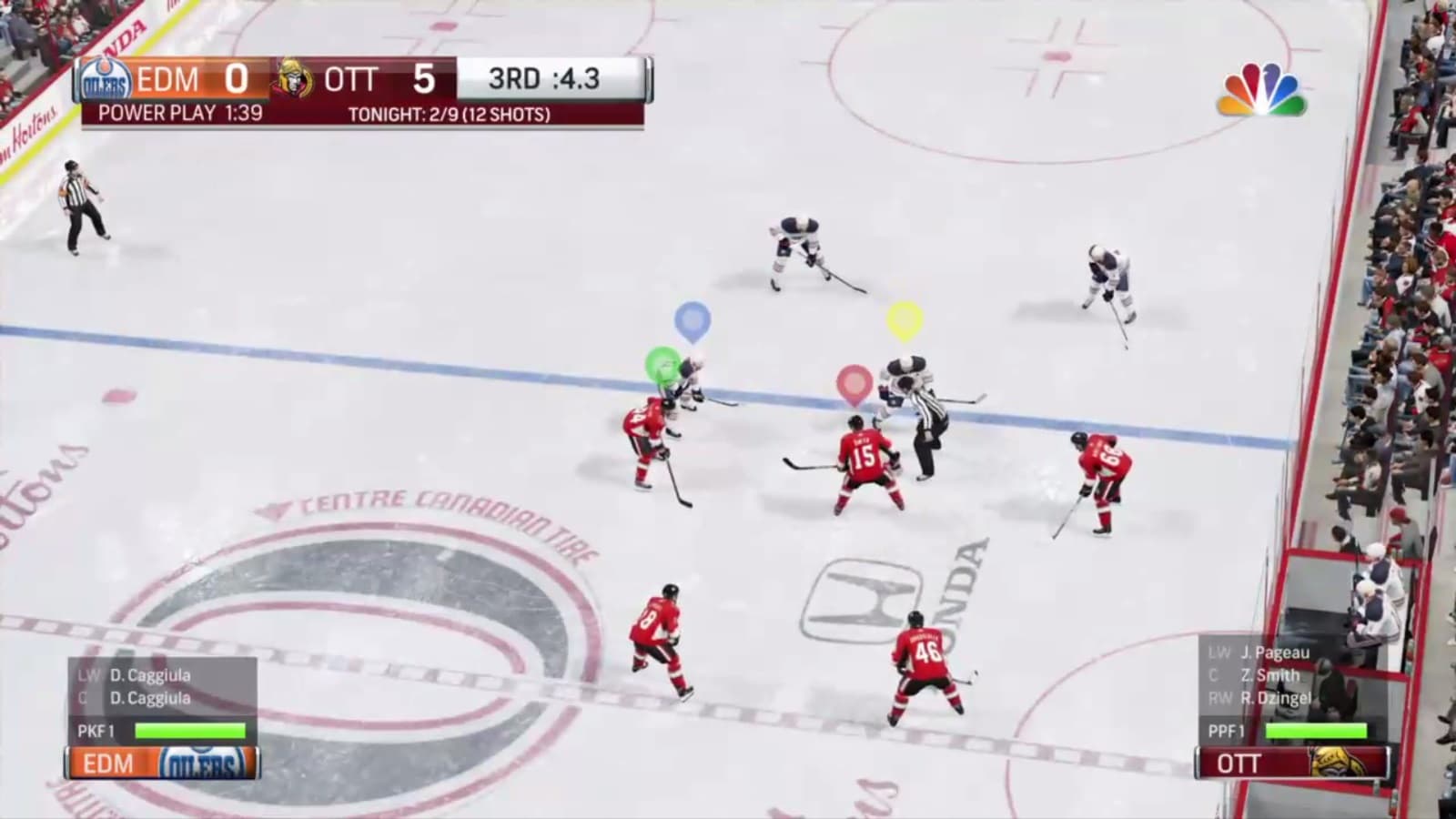Image resolution: width=1456 pixels, height=819 pixels.
Task: Choose R. Dzingel in the Ottawa line list
Action: tap(1275, 698)
